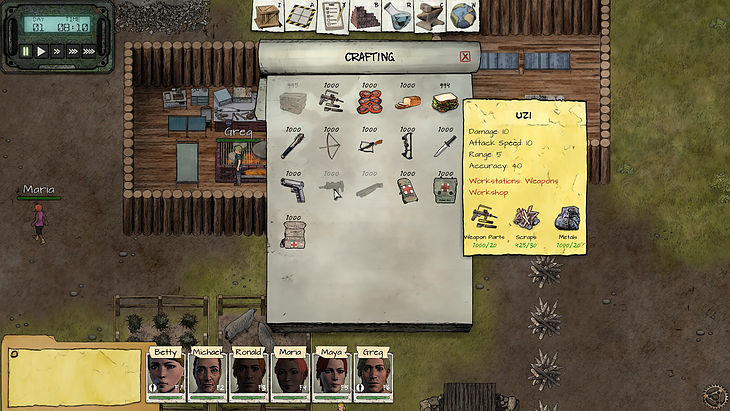This screenshot has width=730, height=411.
Task: Pause the game time
Action: click(25, 50)
